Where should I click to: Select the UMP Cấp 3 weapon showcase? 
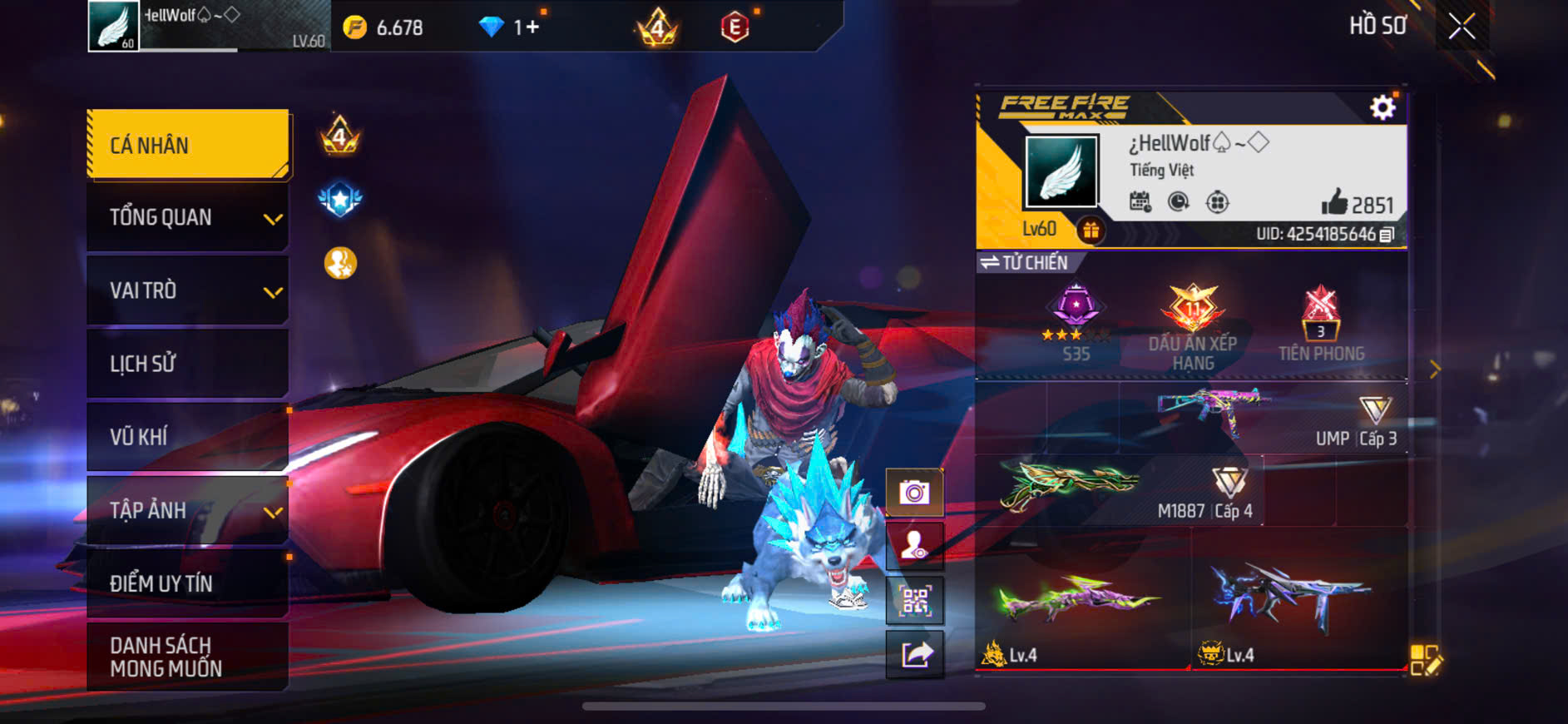(1264, 418)
